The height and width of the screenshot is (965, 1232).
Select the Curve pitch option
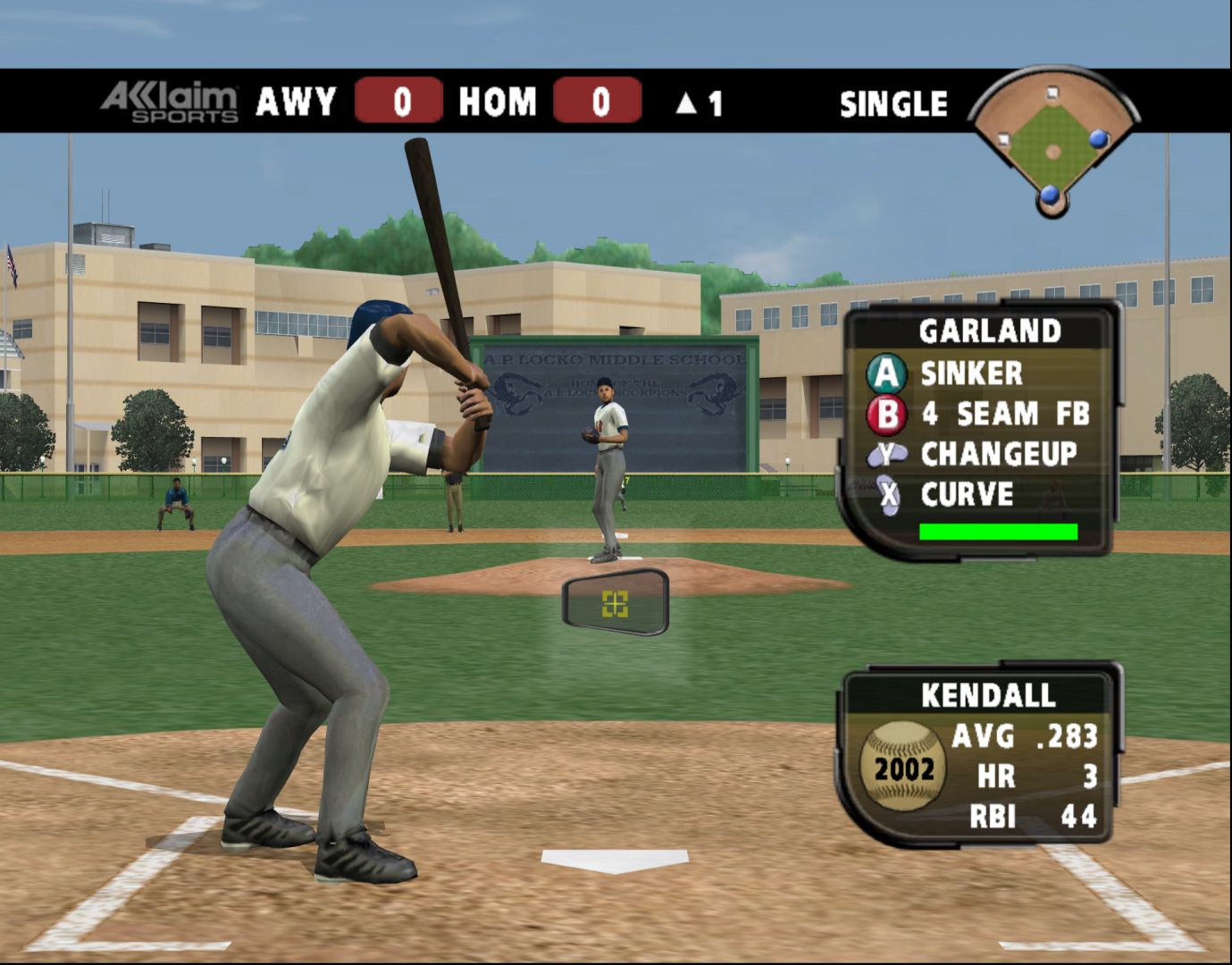(966, 494)
